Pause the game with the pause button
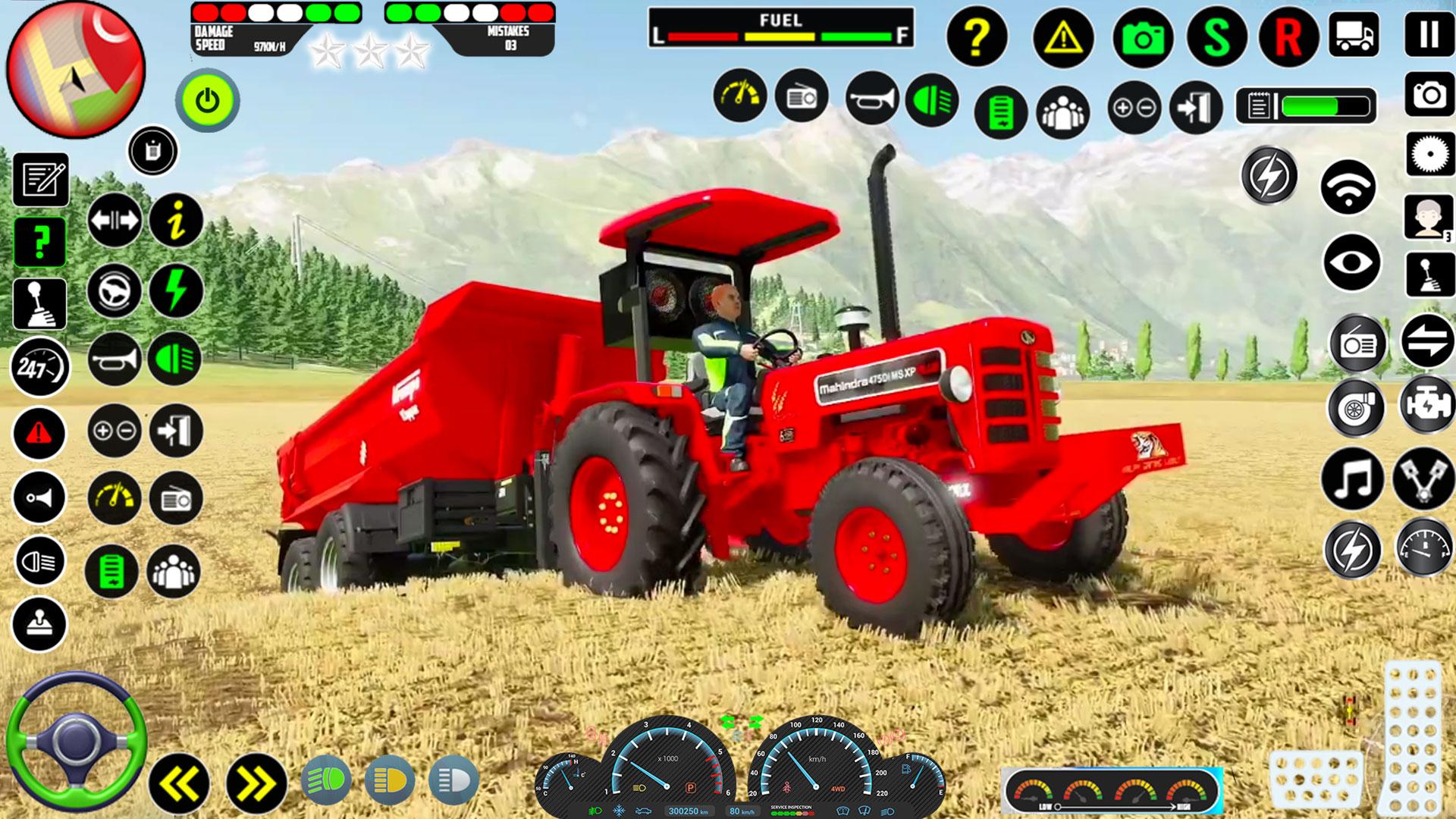 pyautogui.click(x=1429, y=34)
